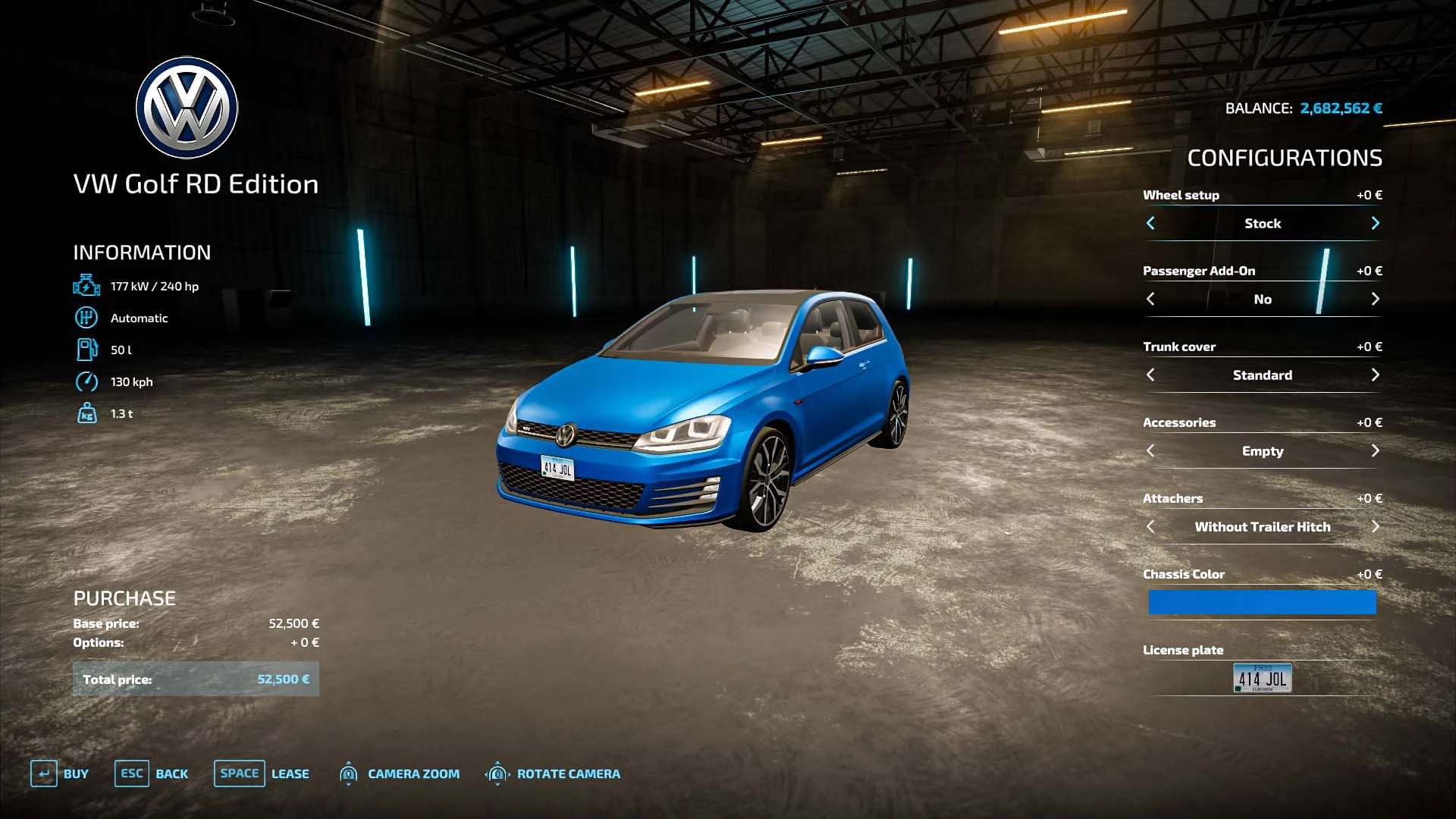Image resolution: width=1456 pixels, height=819 pixels.
Task: Open the blue Chassis Color swatch
Action: click(1262, 602)
